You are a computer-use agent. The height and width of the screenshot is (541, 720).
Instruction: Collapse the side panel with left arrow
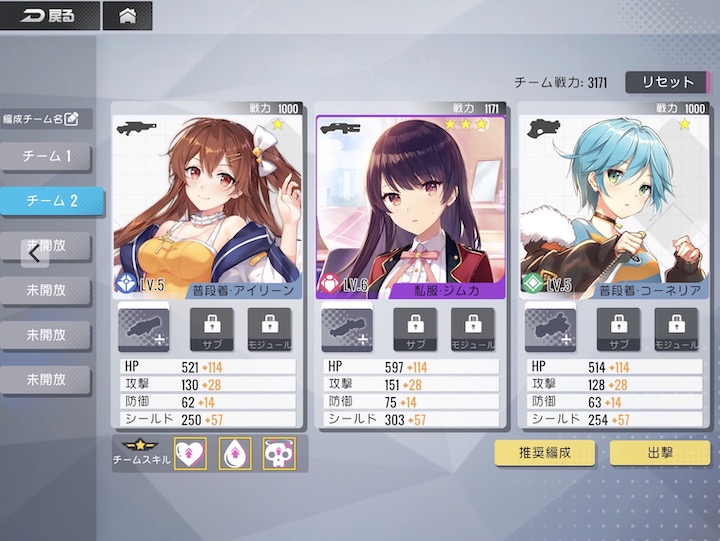[35, 253]
